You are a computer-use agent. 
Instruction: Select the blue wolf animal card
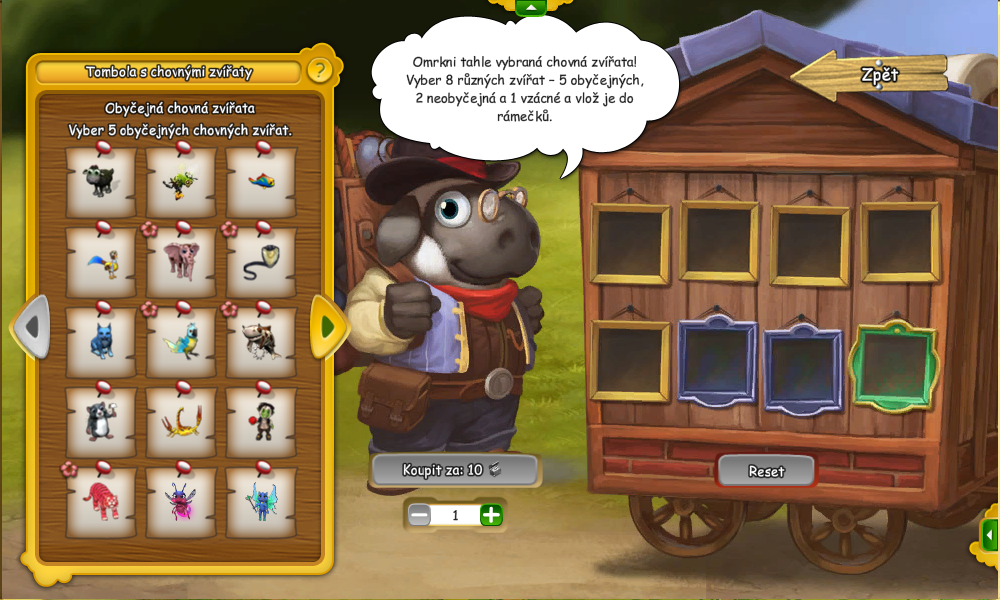pos(100,342)
